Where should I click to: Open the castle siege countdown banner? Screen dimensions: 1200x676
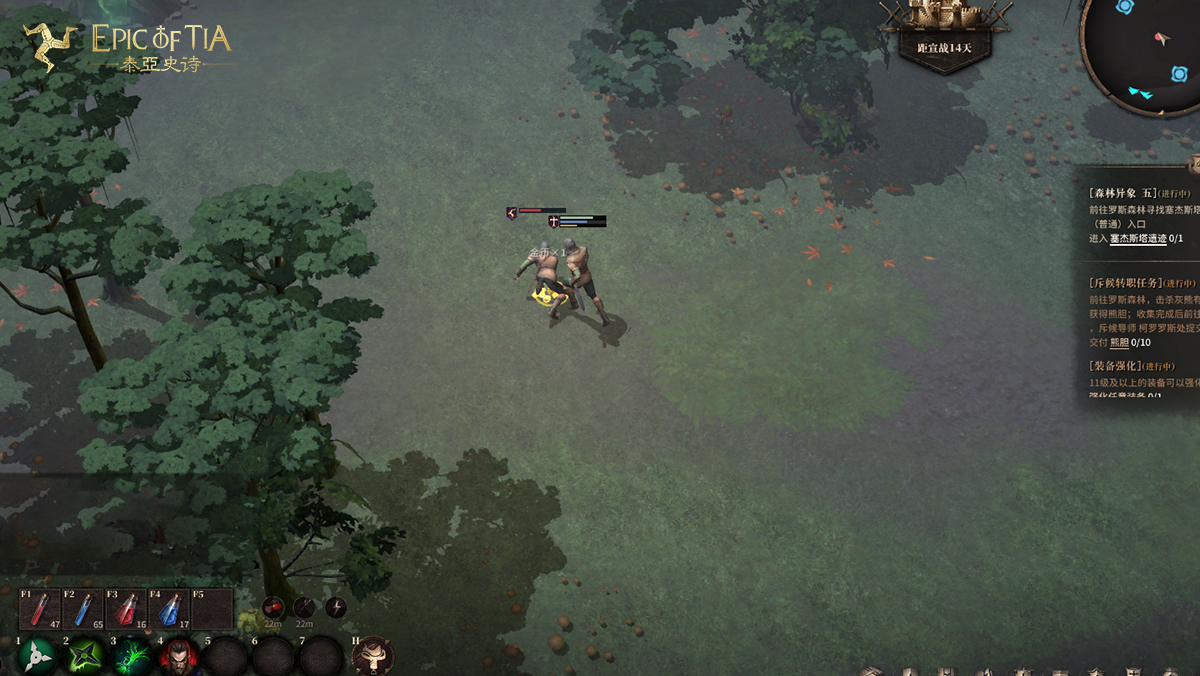click(x=944, y=34)
